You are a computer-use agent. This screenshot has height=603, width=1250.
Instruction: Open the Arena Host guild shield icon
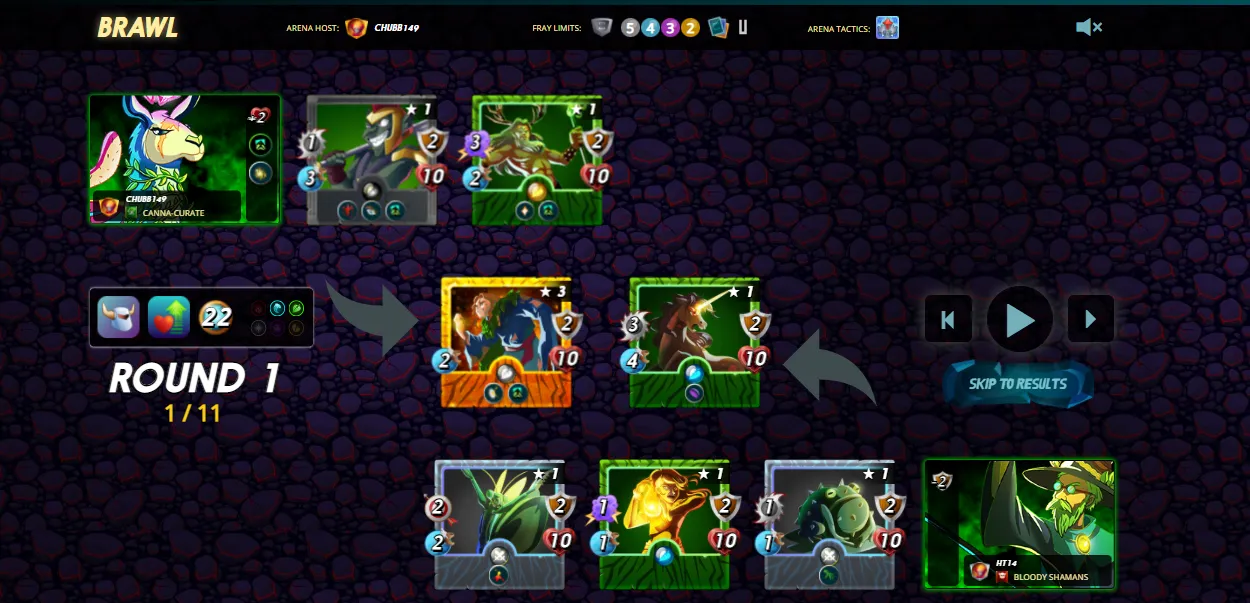356,27
